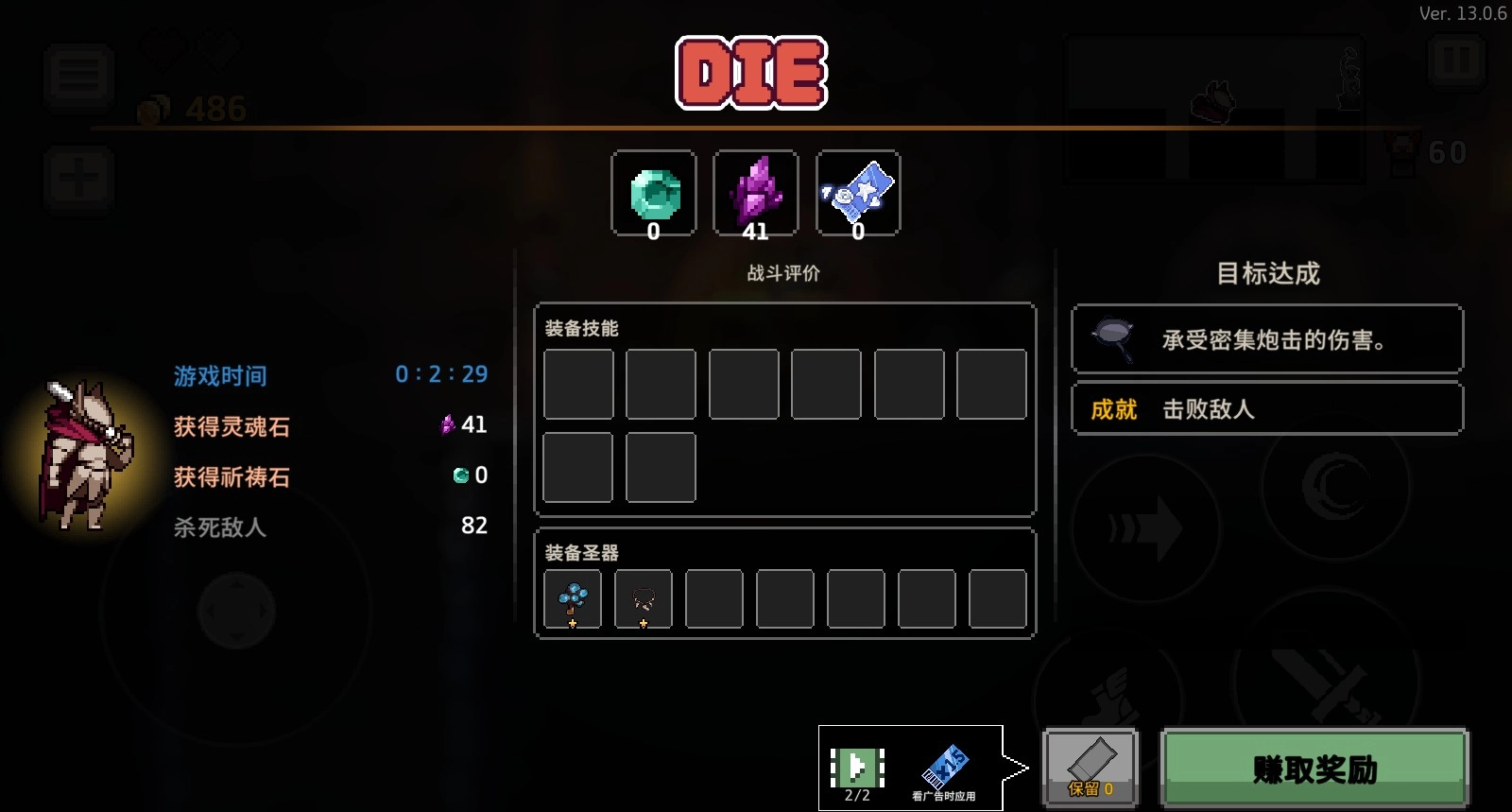This screenshot has width=1512, height=812.
Task: Open the hamburger menu in the top left
Action: [78, 77]
